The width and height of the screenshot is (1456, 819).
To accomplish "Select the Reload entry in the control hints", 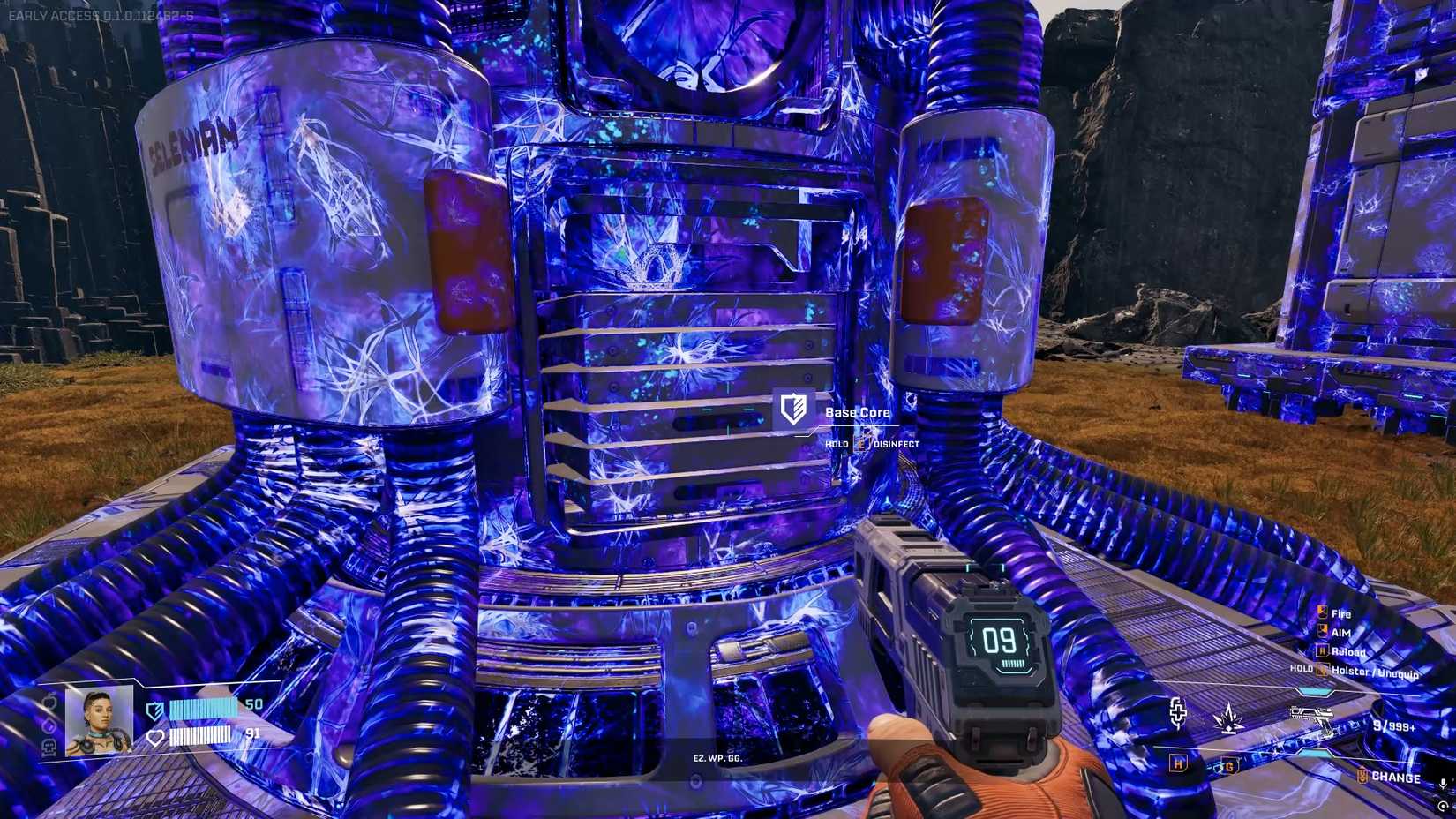I will [x=1348, y=651].
